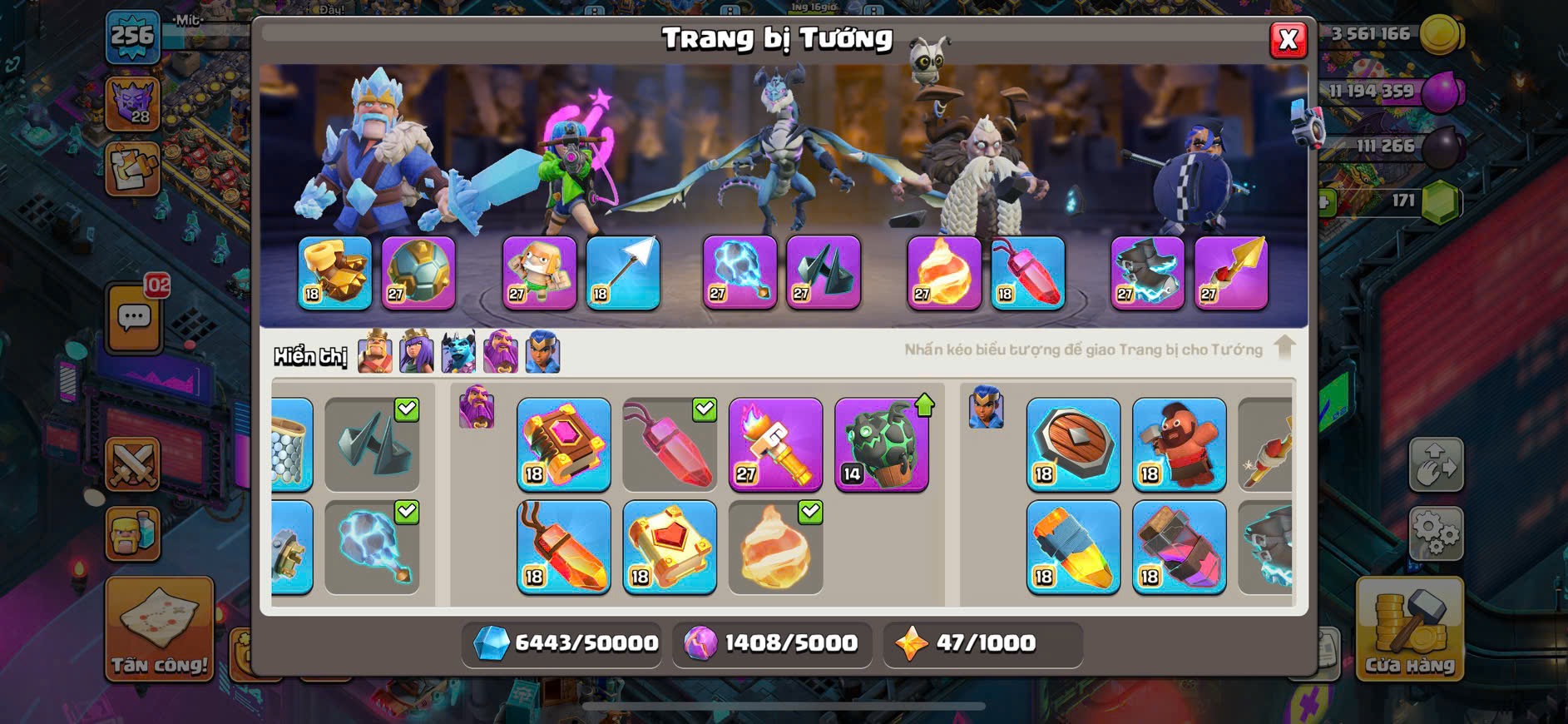Select the Barbarian King filter icon
Viewport: 1568px width, 724px height.
375,352
